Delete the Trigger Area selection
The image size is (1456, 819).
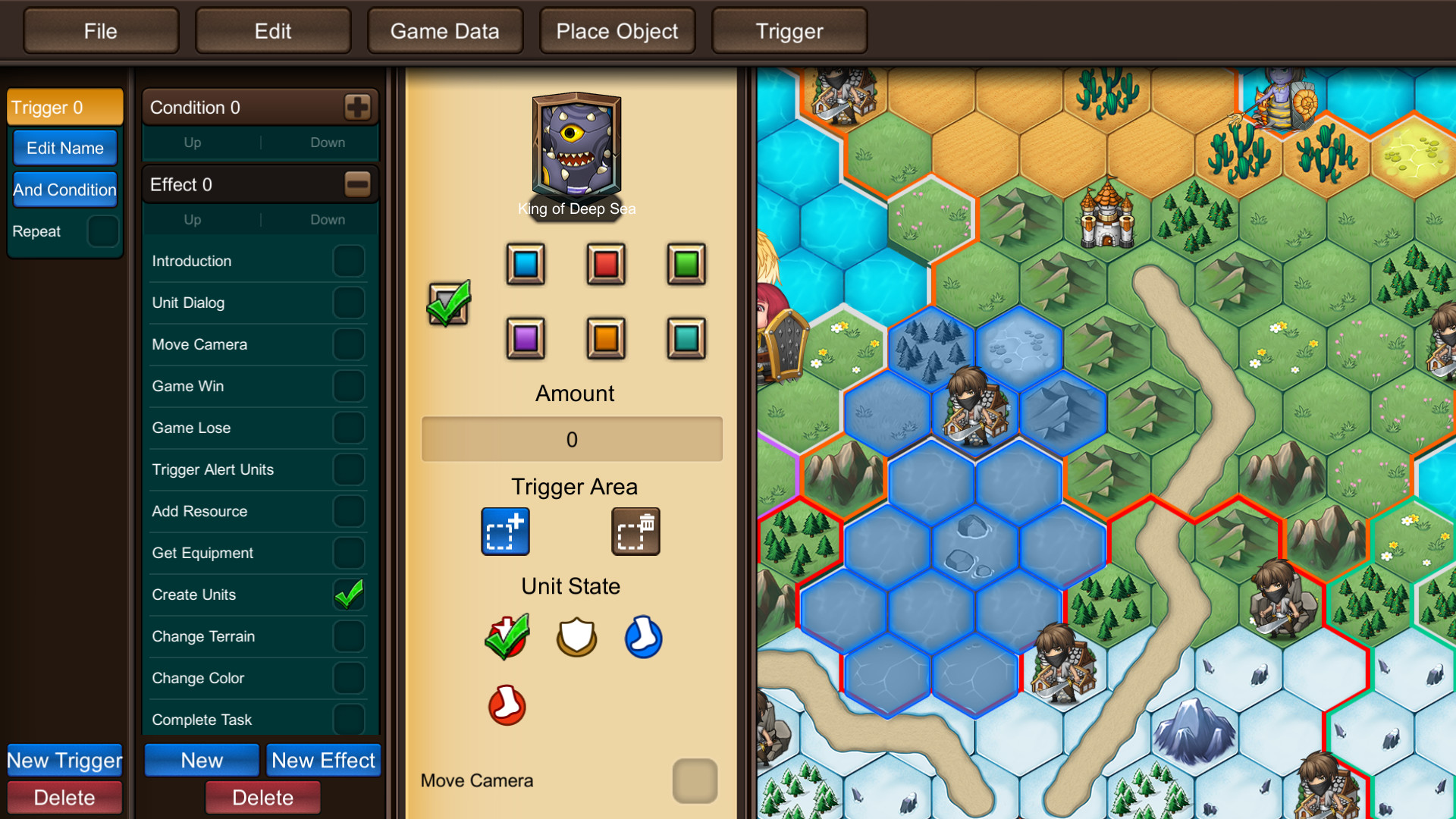point(635,531)
